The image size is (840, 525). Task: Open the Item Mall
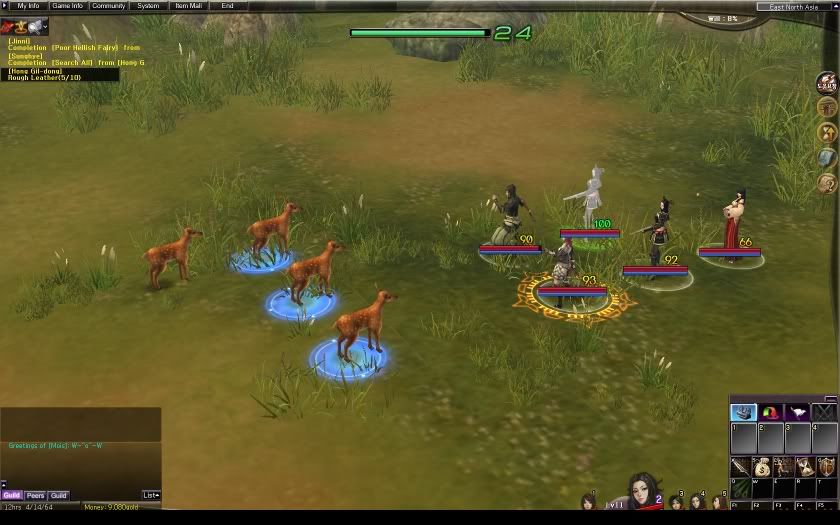pyautogui.click(x=188, y=6)
